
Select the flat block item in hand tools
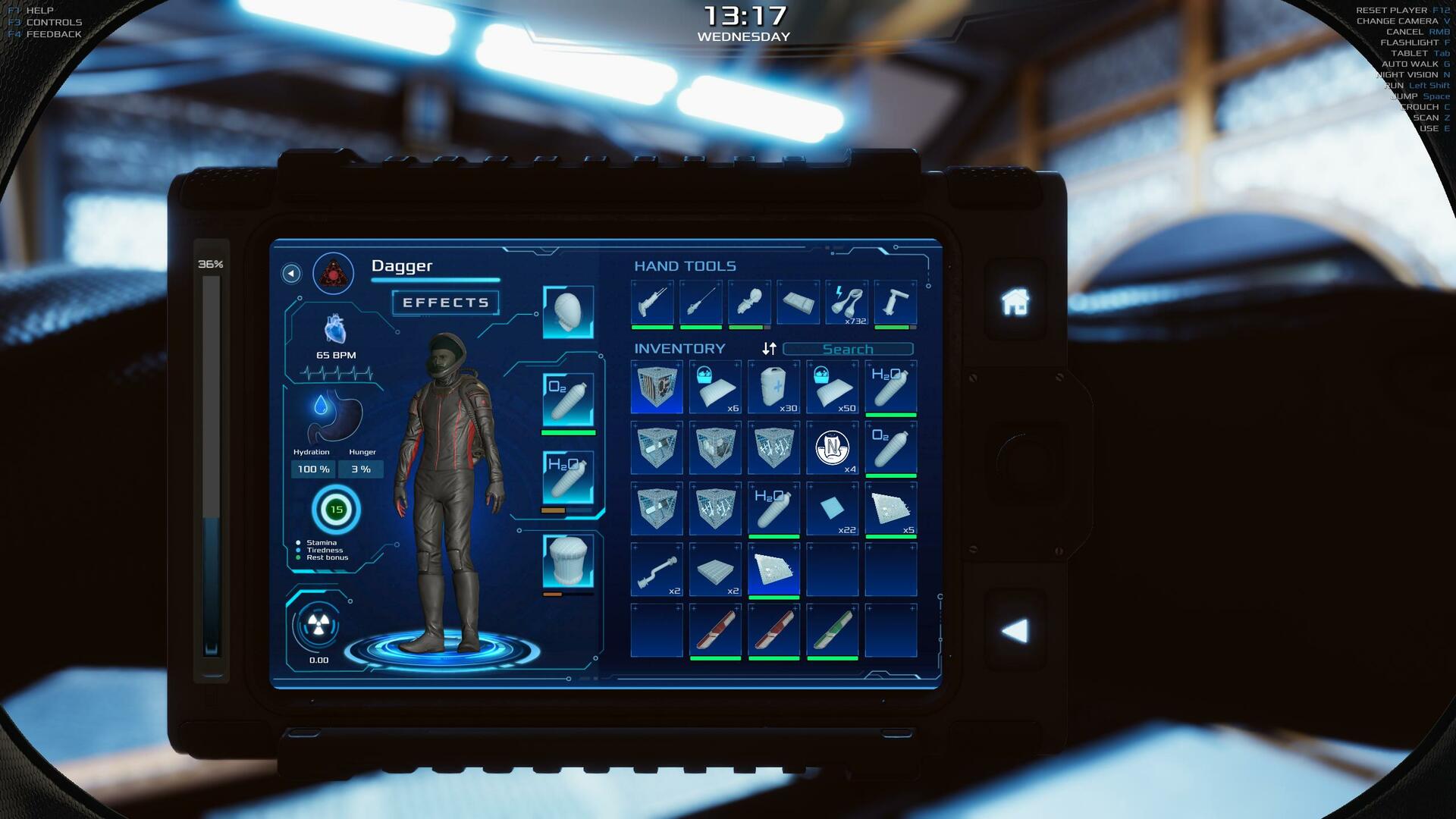coord(798,303)
